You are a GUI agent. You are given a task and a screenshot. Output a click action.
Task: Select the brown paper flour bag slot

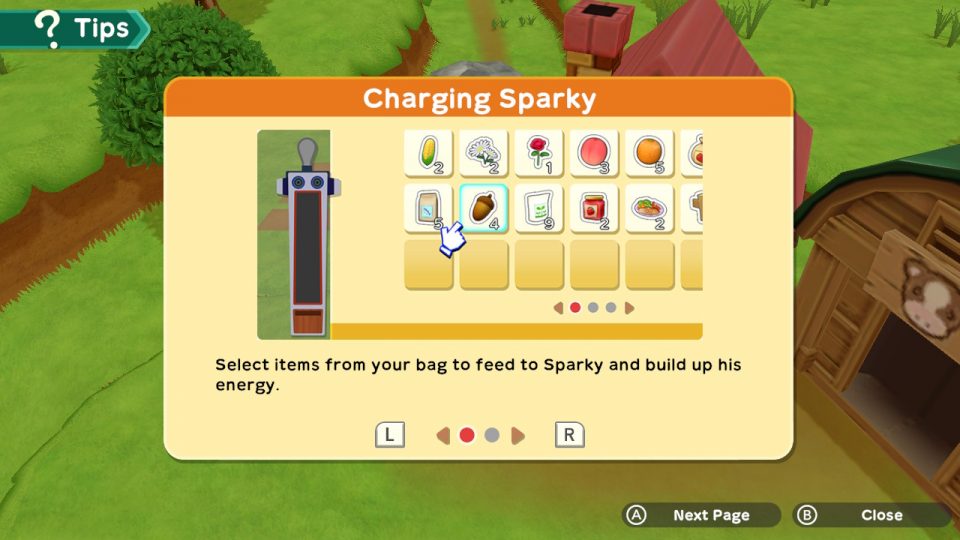pyautogui.click(x=429, y=209)
